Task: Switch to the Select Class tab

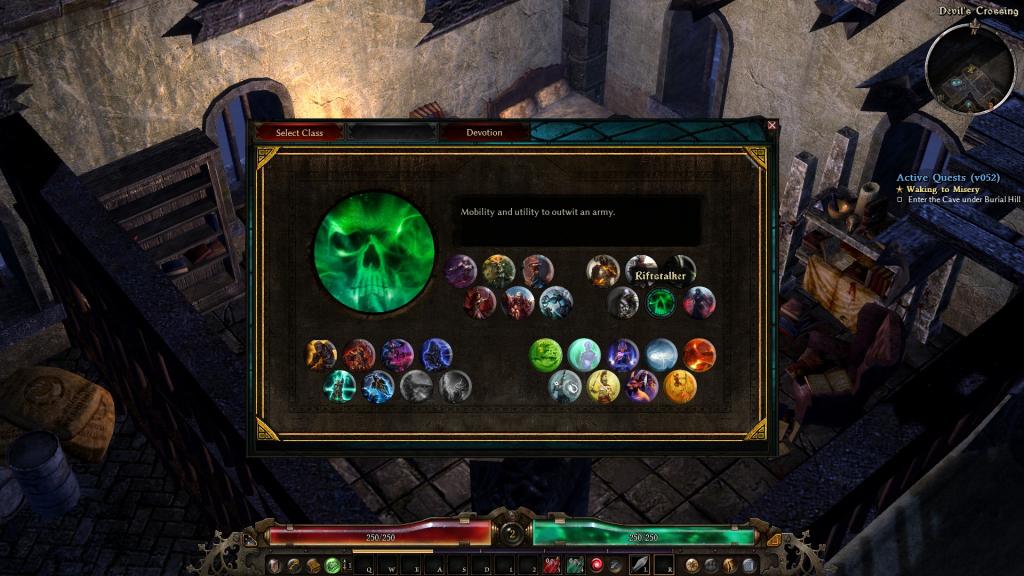Action: coord(299,132)
